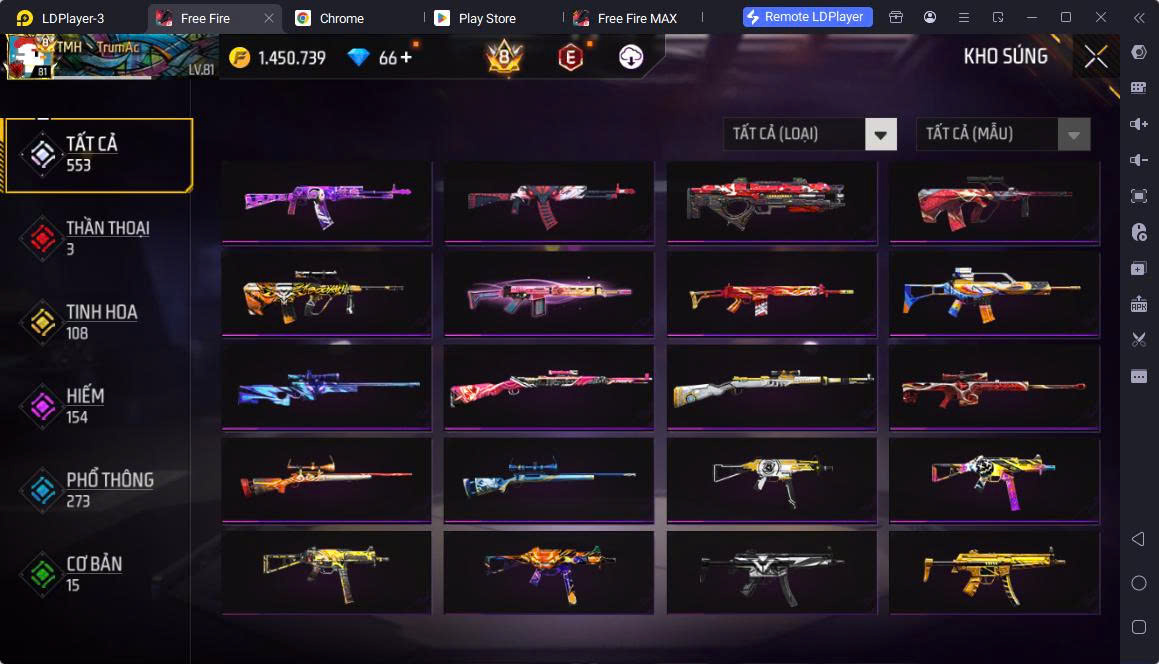Viewport: 1159px width, 664px height.
Task: Open the cloud download icon
Action: (x=630, y=58)
